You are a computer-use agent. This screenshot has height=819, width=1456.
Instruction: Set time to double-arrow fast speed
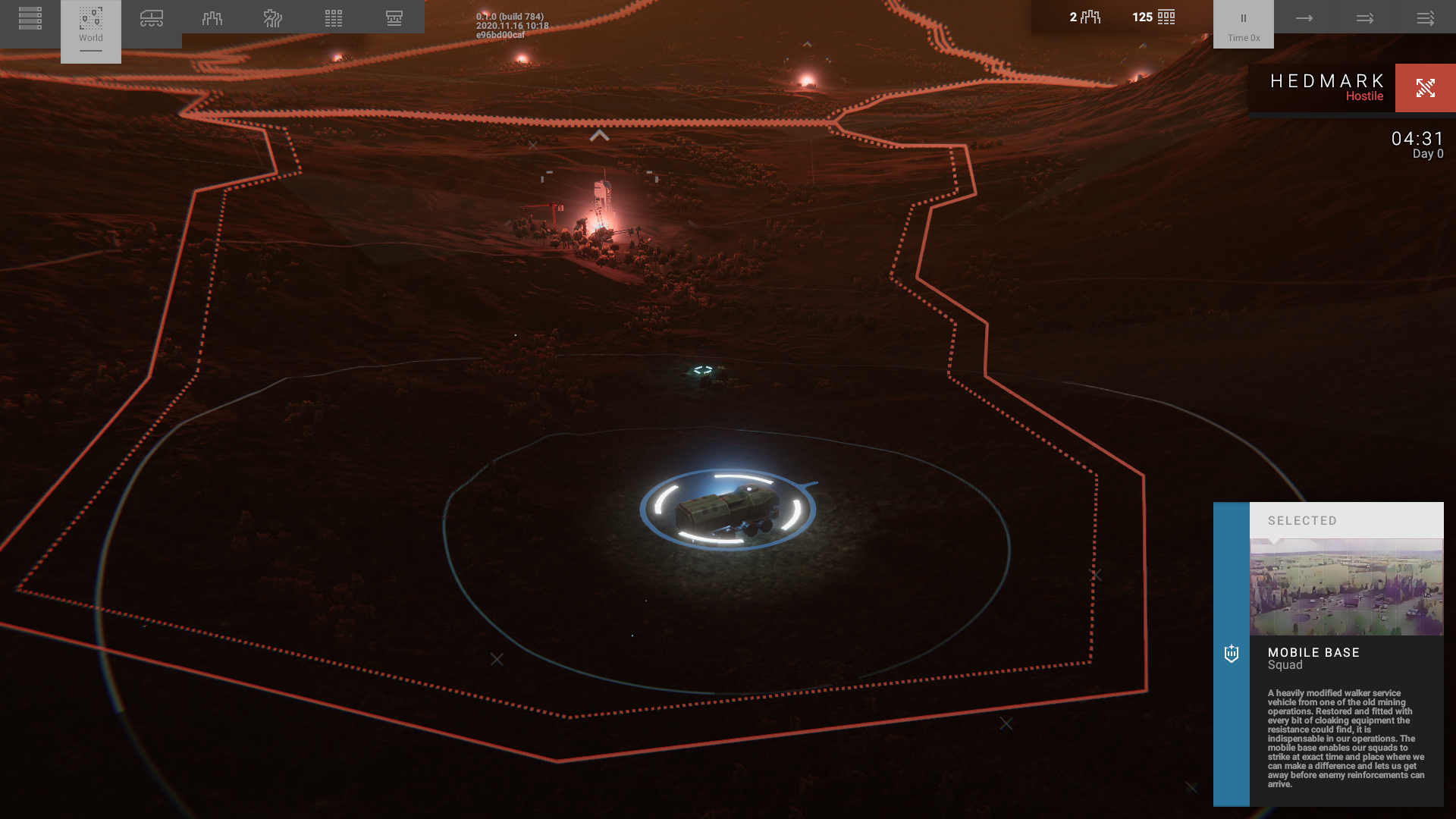[x=1365, y=18]
